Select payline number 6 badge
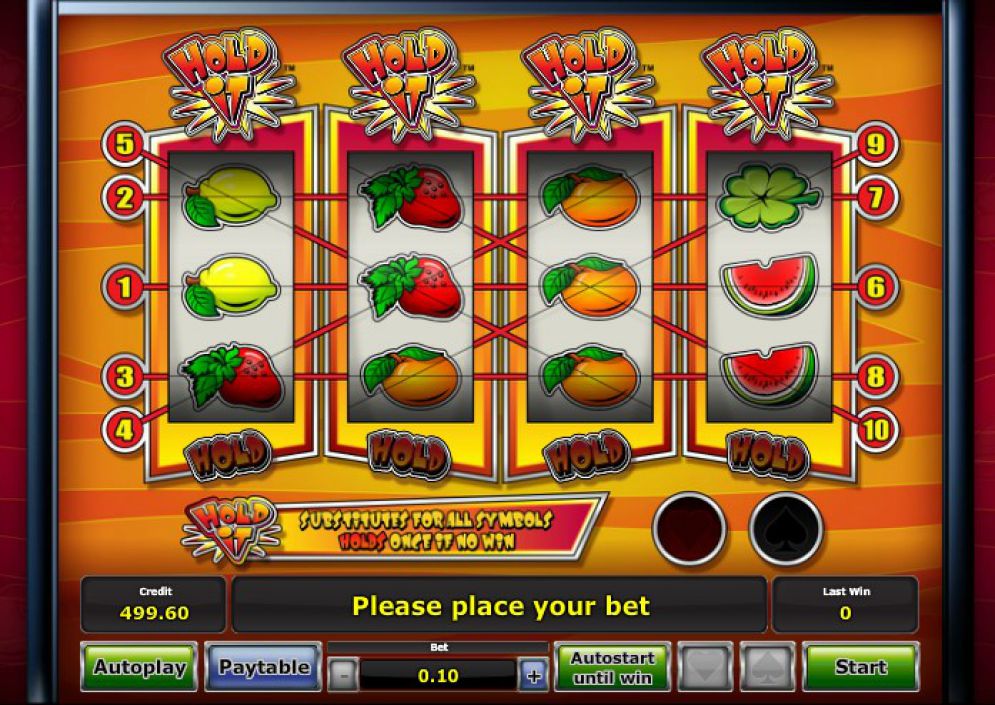The width and height of the screenshot is (995, 705). click(875, 288)
